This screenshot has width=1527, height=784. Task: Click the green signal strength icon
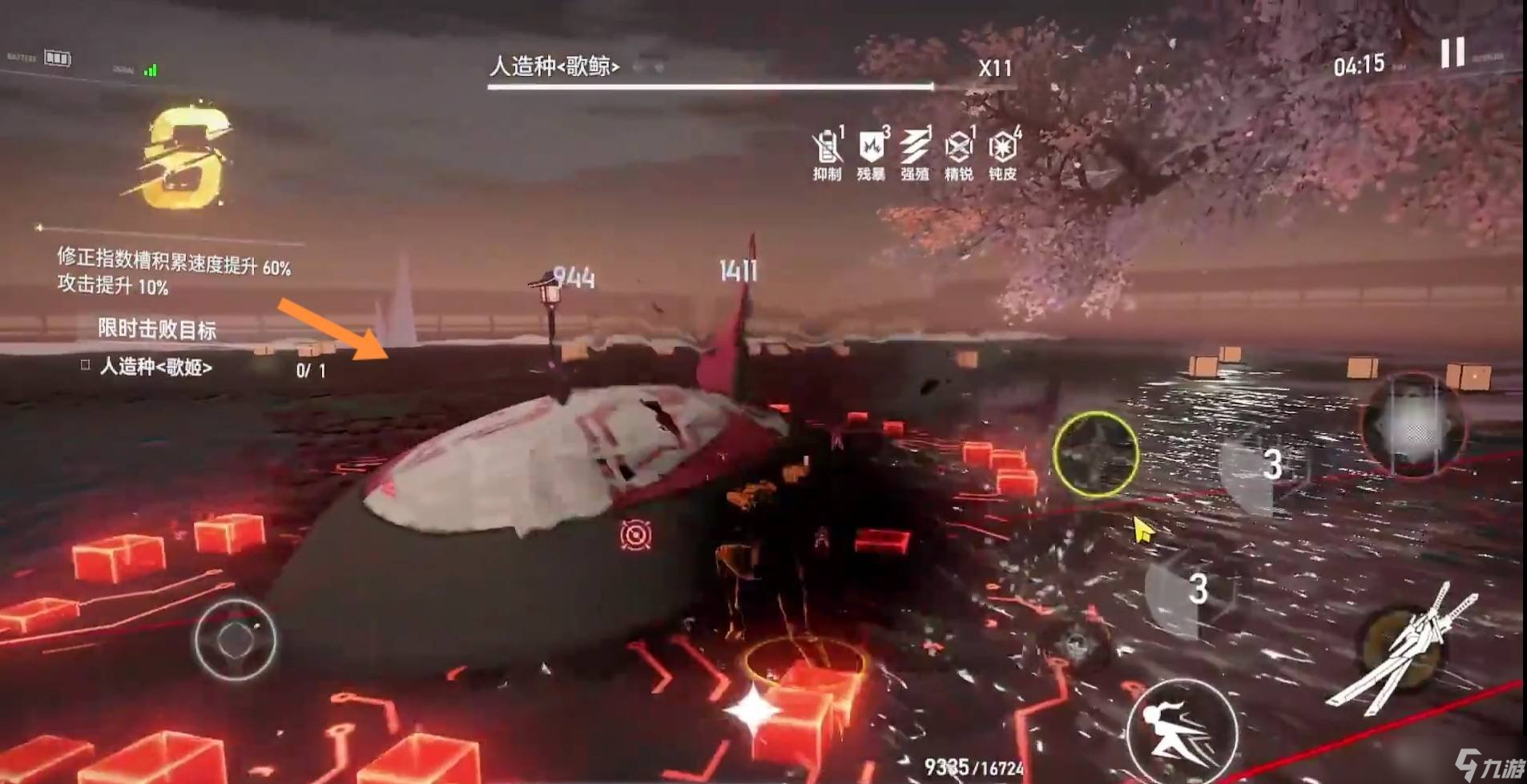click(148, 70)
